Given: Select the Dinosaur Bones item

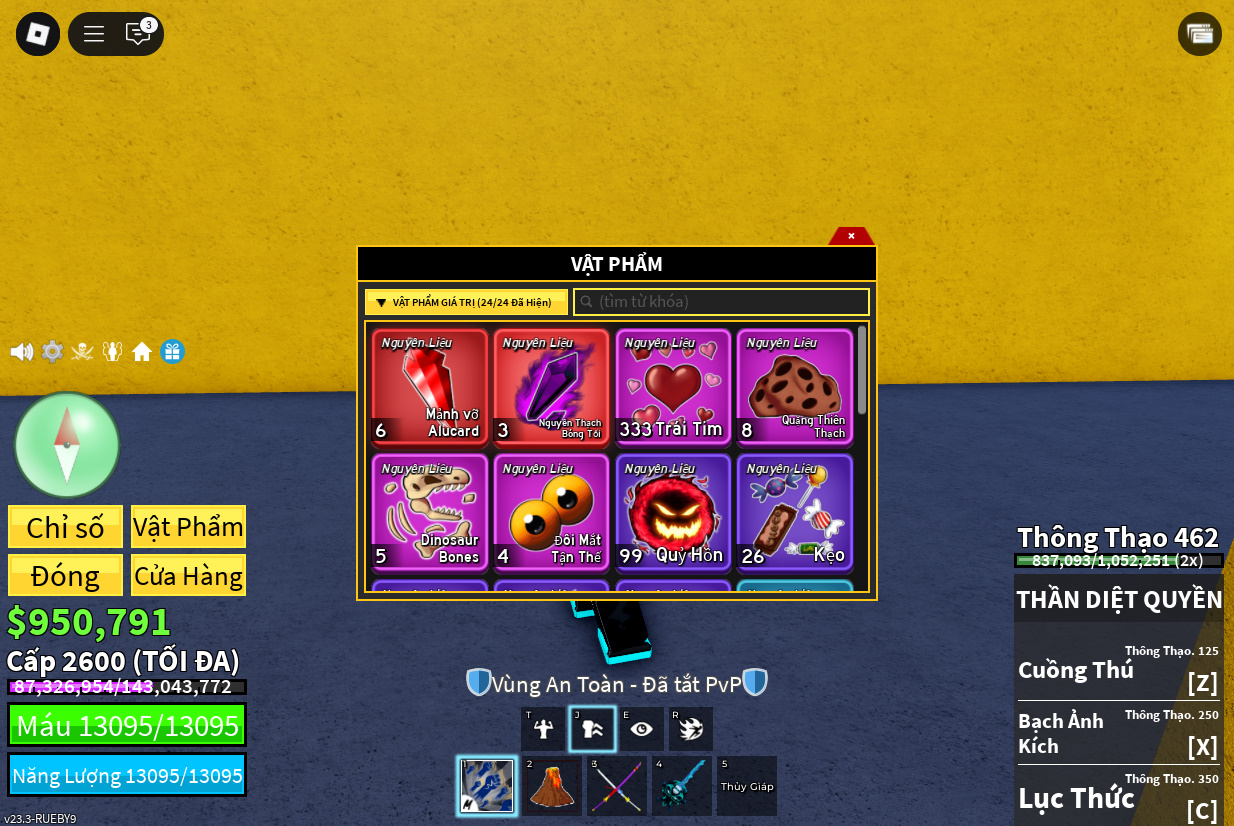Looking at the screenshot, I should click(x=430, y=512).
